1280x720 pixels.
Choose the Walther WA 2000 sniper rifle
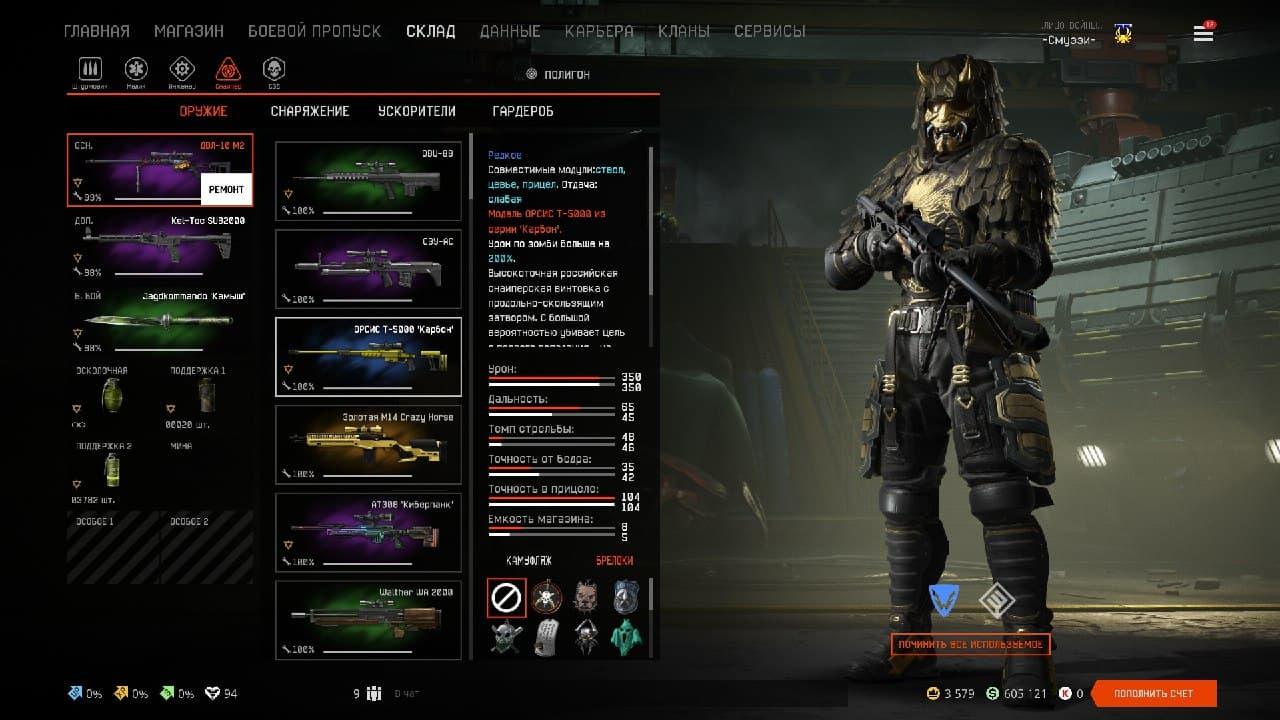coord(368,620)
